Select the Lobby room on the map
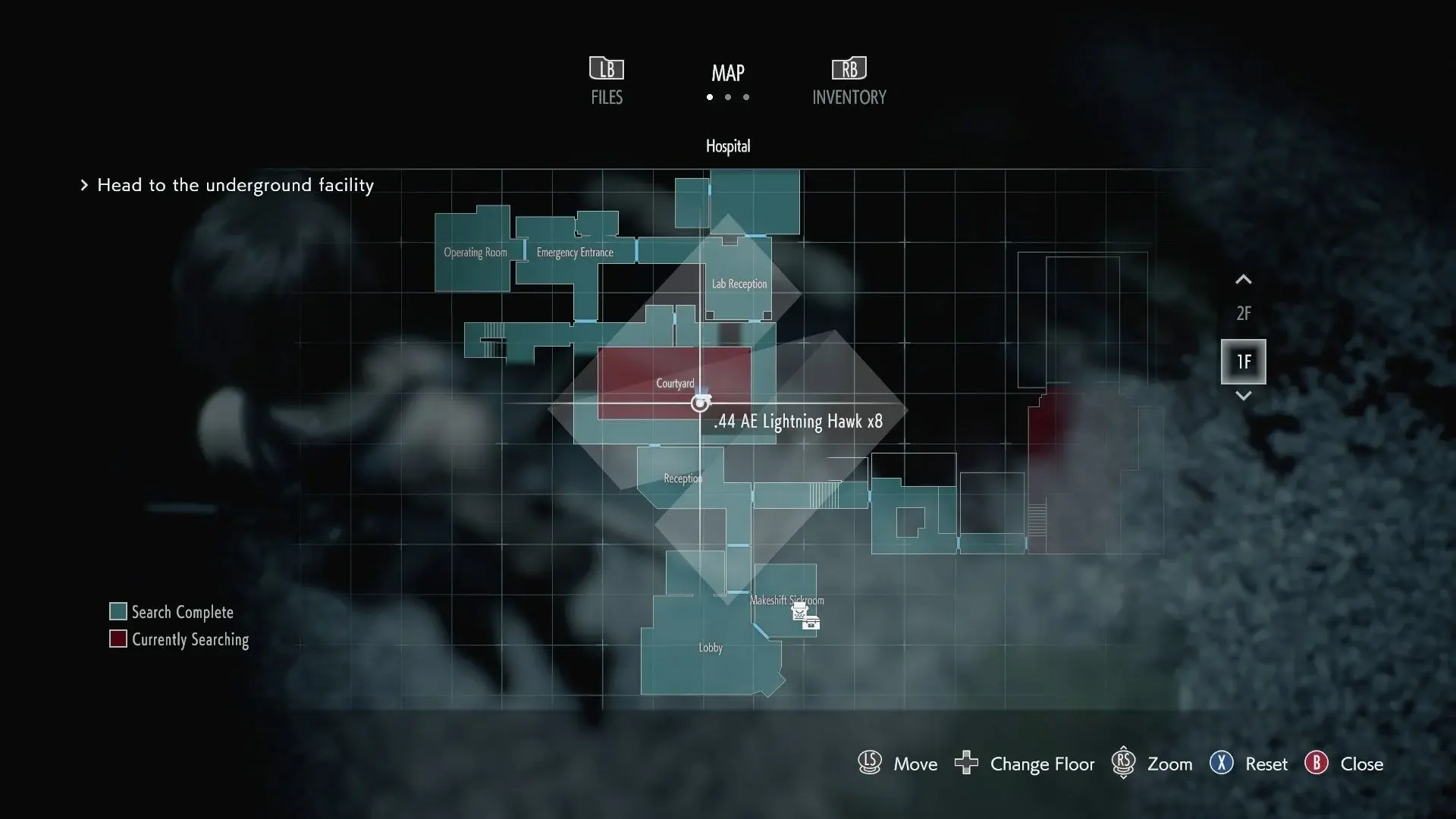Viewport: 1456px width, 819px height. [x=711, y=648]
